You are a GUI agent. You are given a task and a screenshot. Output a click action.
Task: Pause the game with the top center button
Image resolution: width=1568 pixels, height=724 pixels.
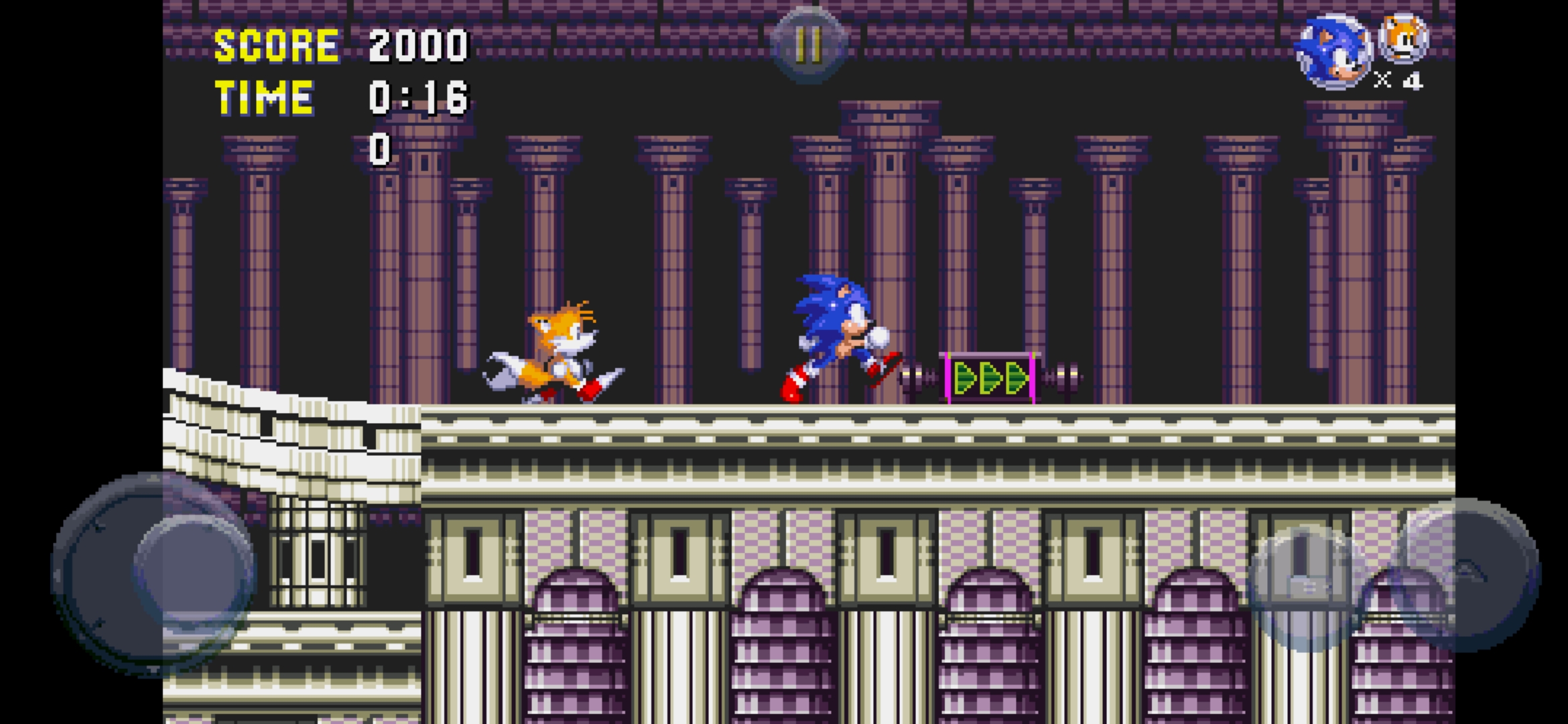[x=808, y=44]
